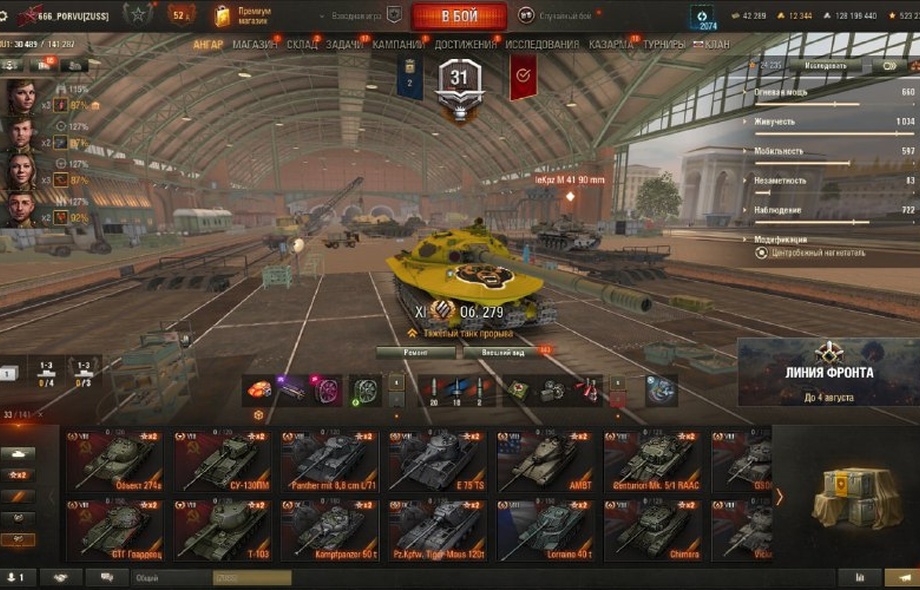The height and width of the screenshot is (590, 920).
Task: Open the КАЗАРМА barracks tab
Action: (x=610, y=45)
